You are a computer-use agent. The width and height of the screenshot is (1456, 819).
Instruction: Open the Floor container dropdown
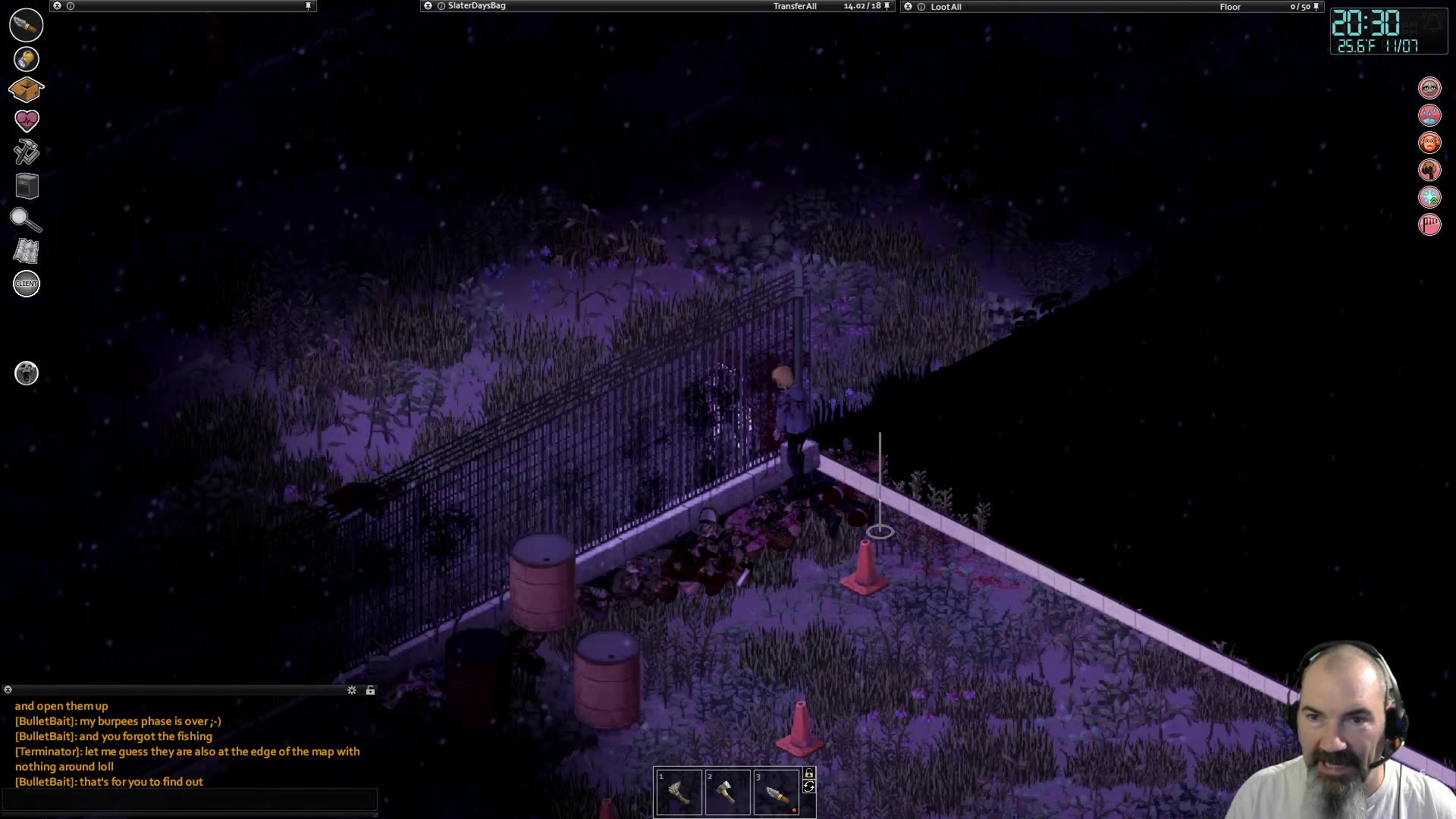click(1228, 7)
